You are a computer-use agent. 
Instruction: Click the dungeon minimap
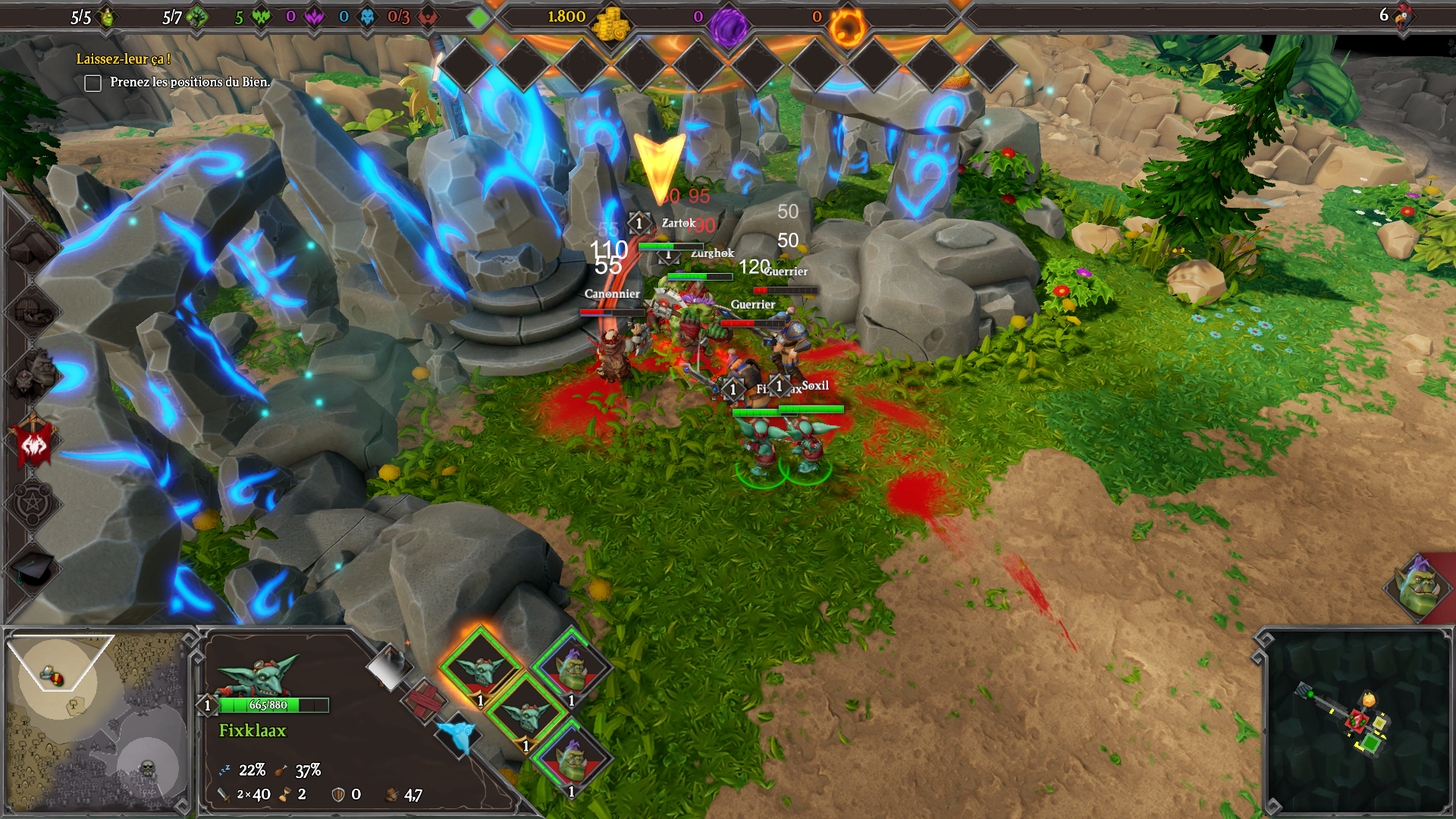coord(1356,720)
